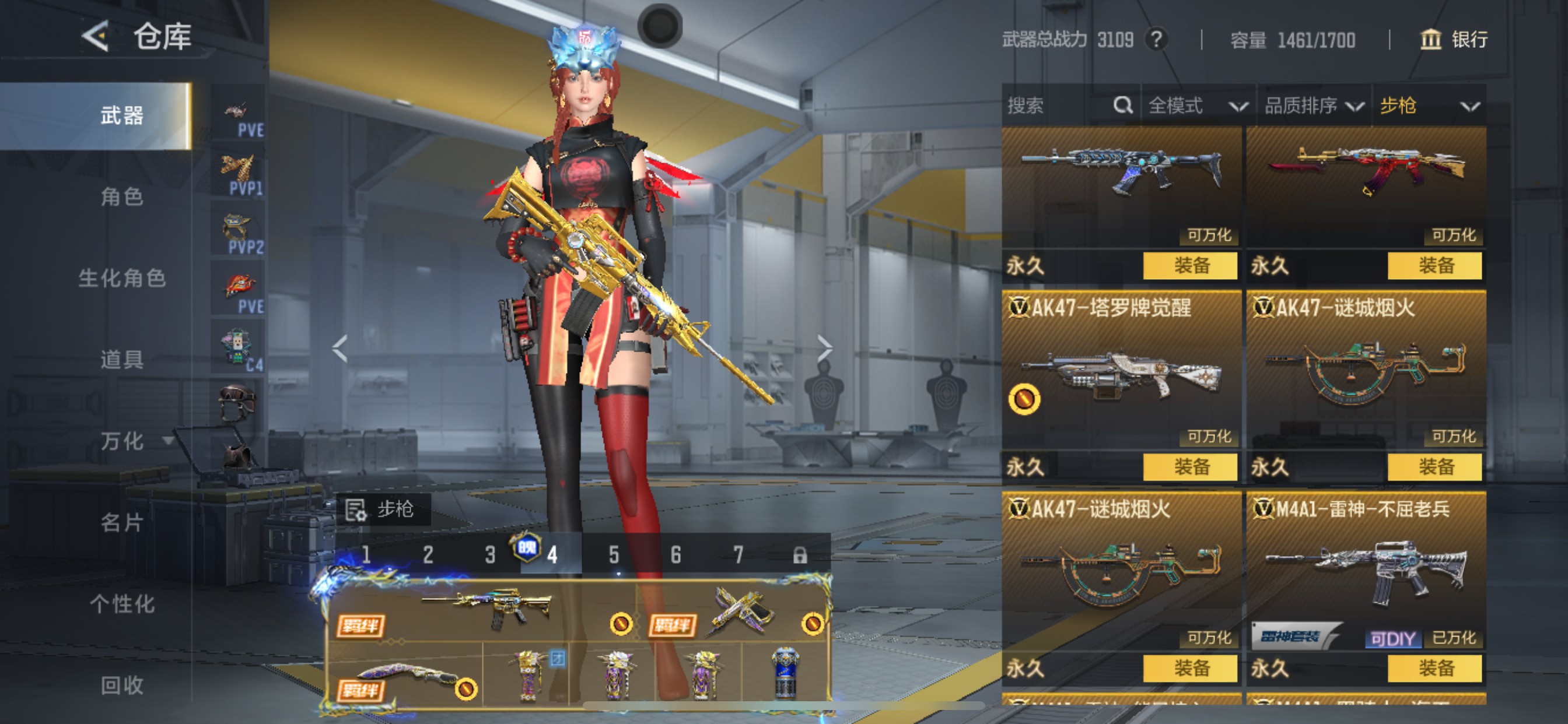The image size is (1568, 724).
Task: Click the weapon power question mark help
Action: tap(1156, 40)
